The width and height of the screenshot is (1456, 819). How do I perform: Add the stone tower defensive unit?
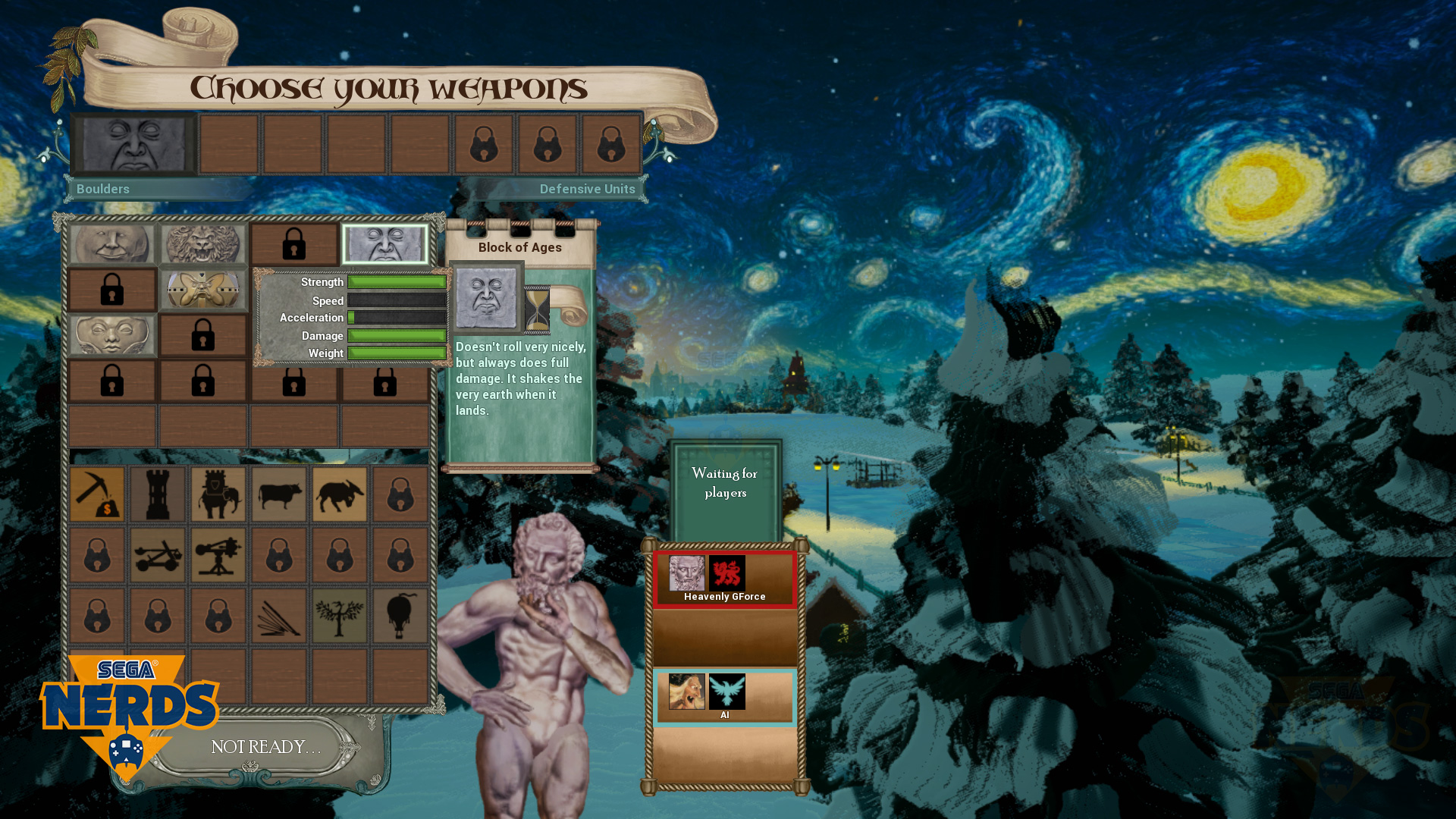(x=158, y=494)
